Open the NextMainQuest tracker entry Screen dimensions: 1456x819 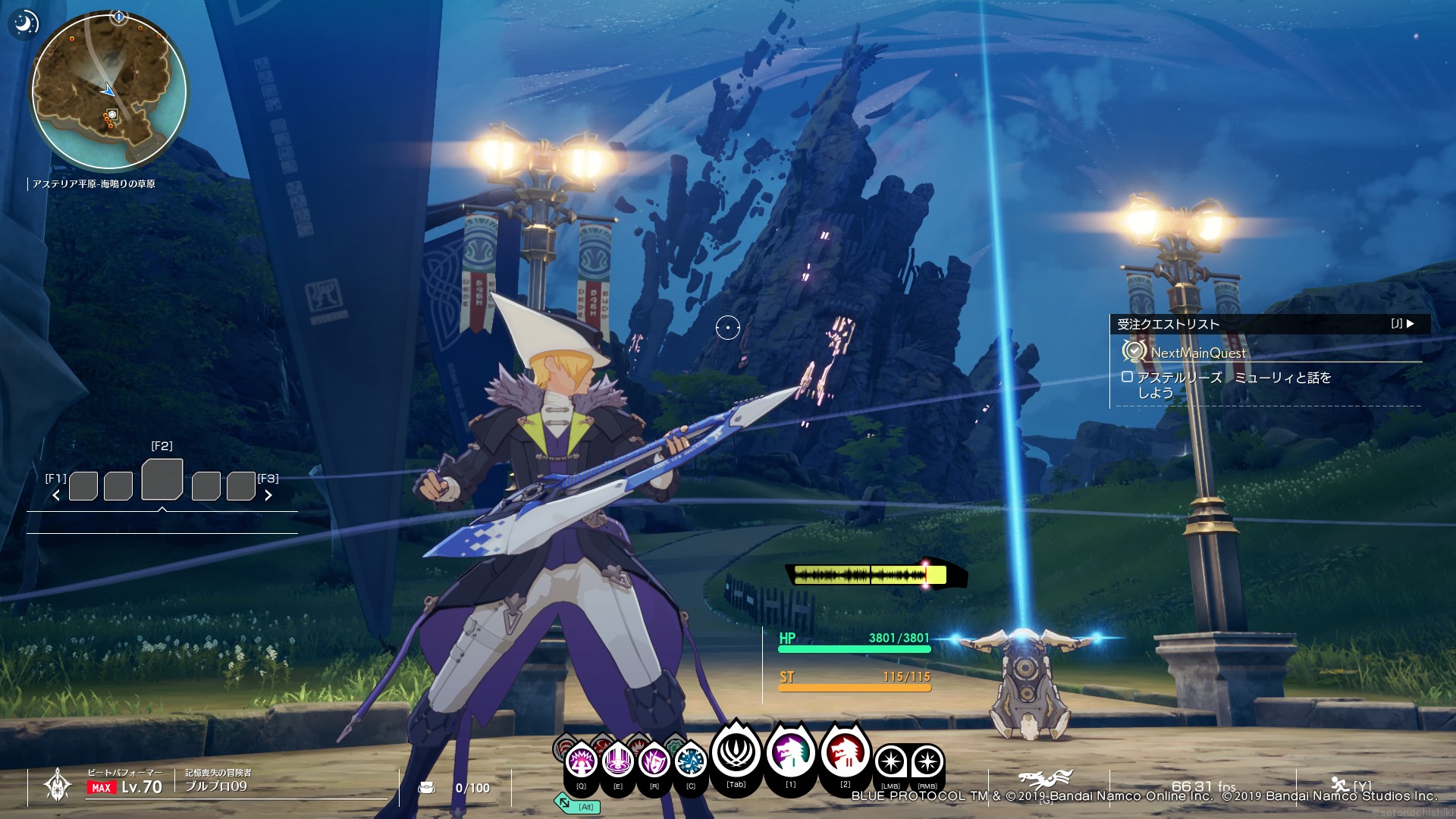point(1198,353)
